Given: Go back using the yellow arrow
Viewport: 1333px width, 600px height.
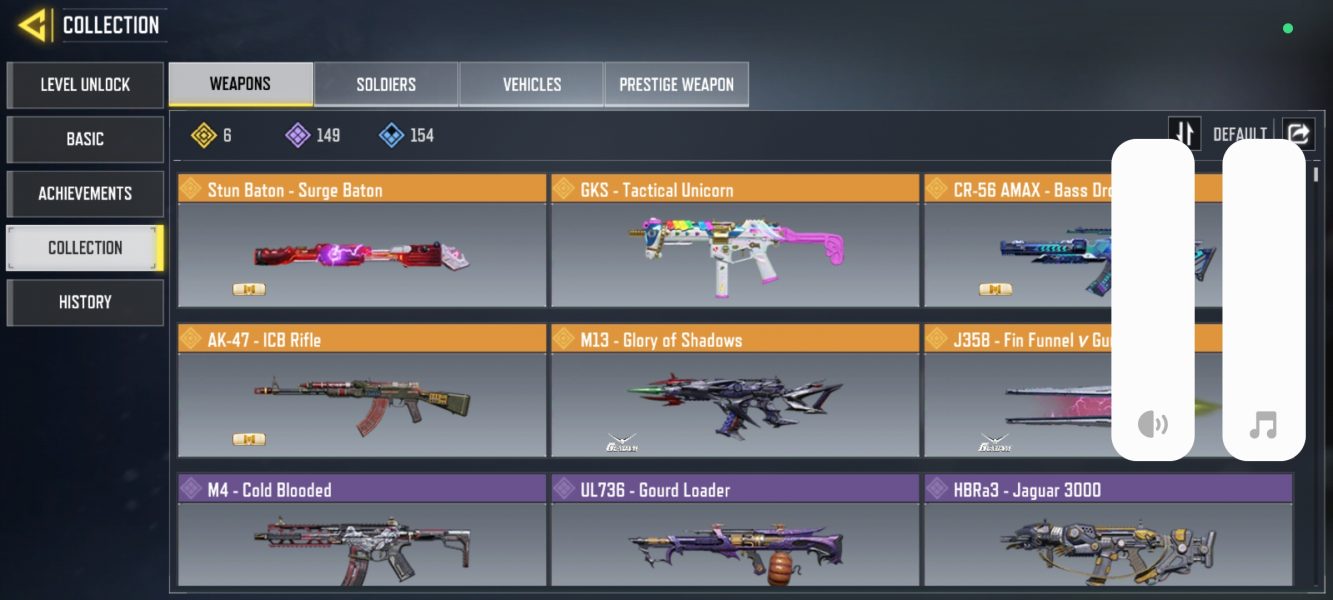Looking at the screenshot, I should [32, 25].
